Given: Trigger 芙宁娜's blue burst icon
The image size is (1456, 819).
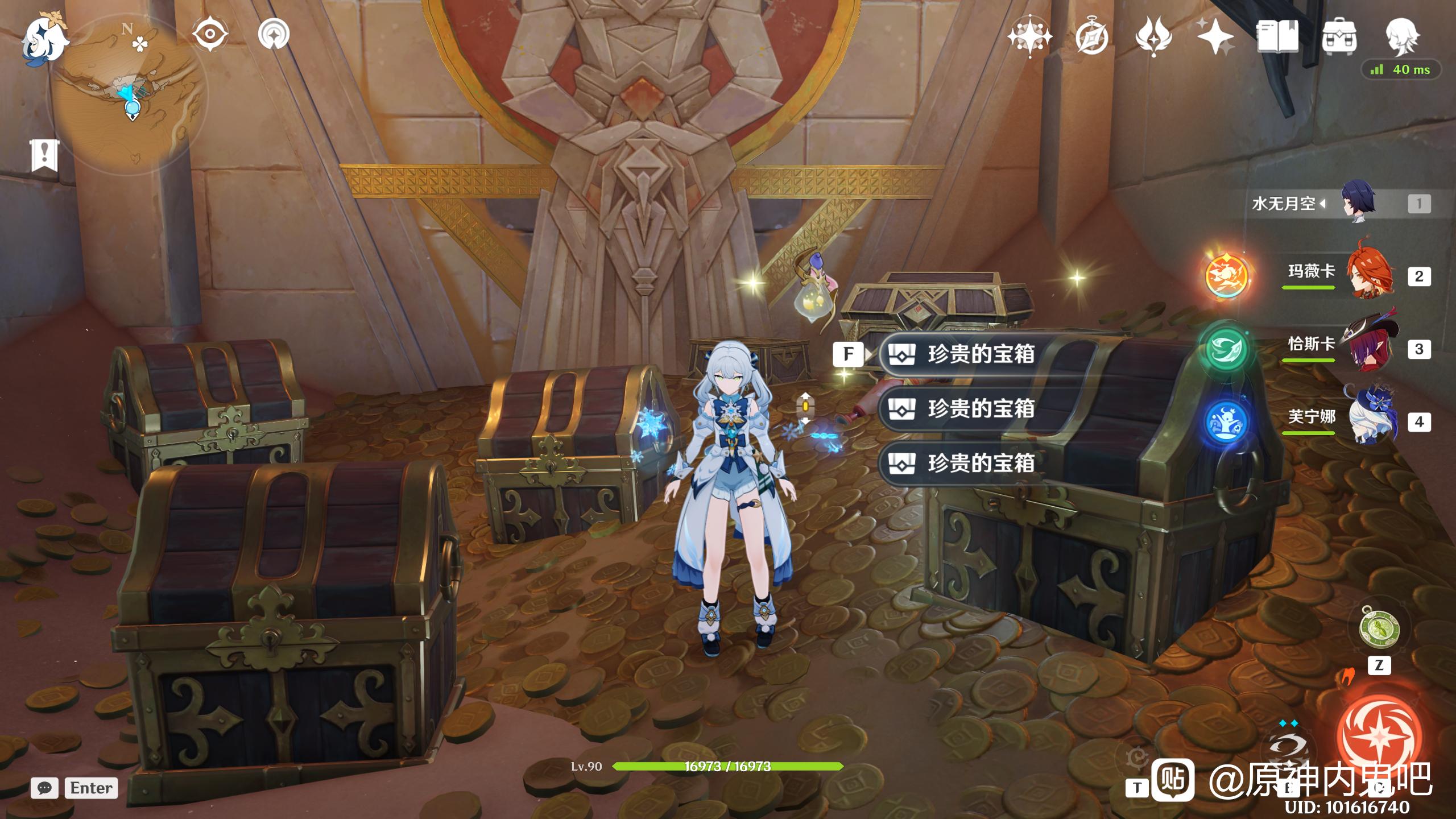Looking at the screenshot, I should click(x=1226, y=422).
